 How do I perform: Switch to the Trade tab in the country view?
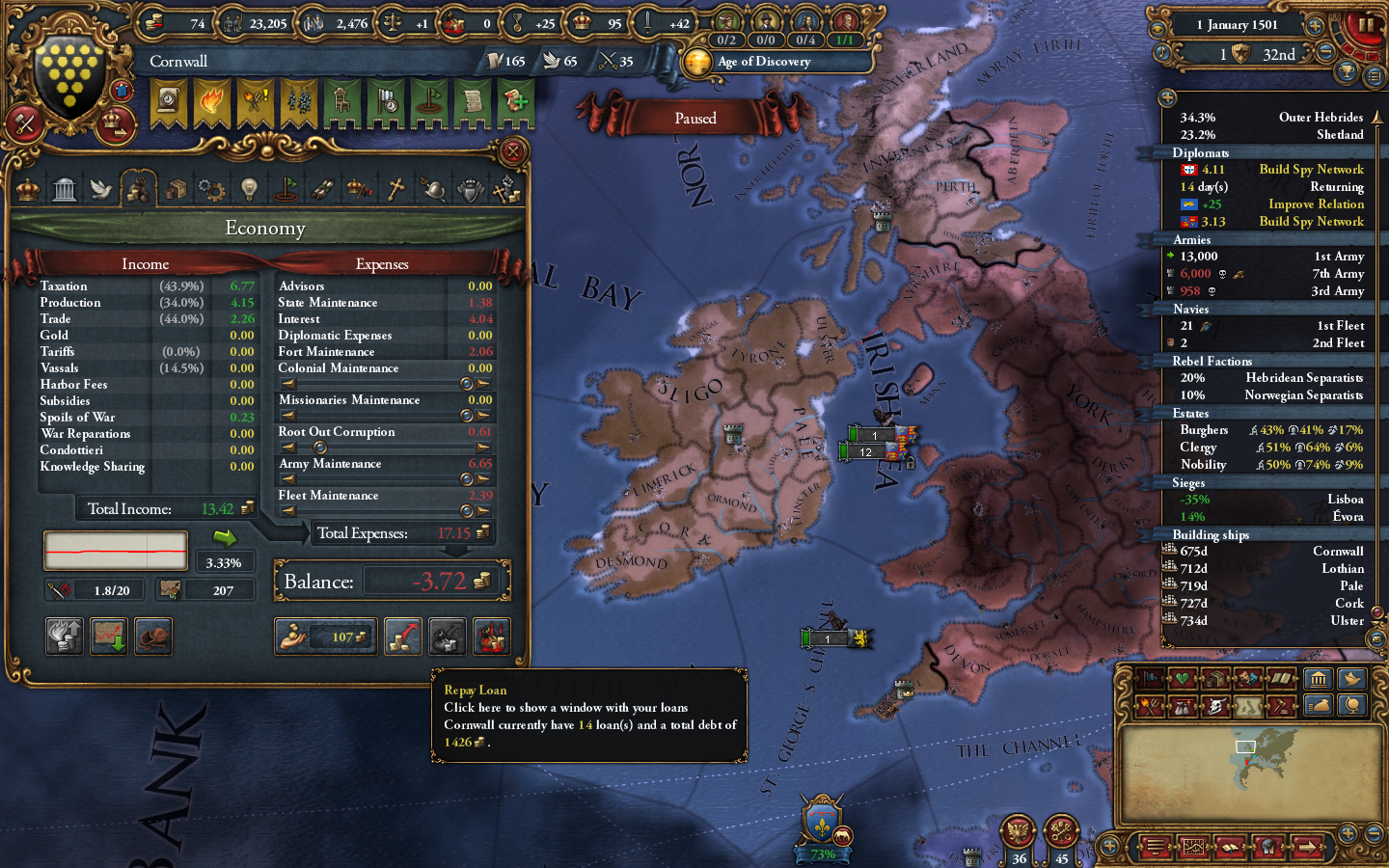point(176,188)
